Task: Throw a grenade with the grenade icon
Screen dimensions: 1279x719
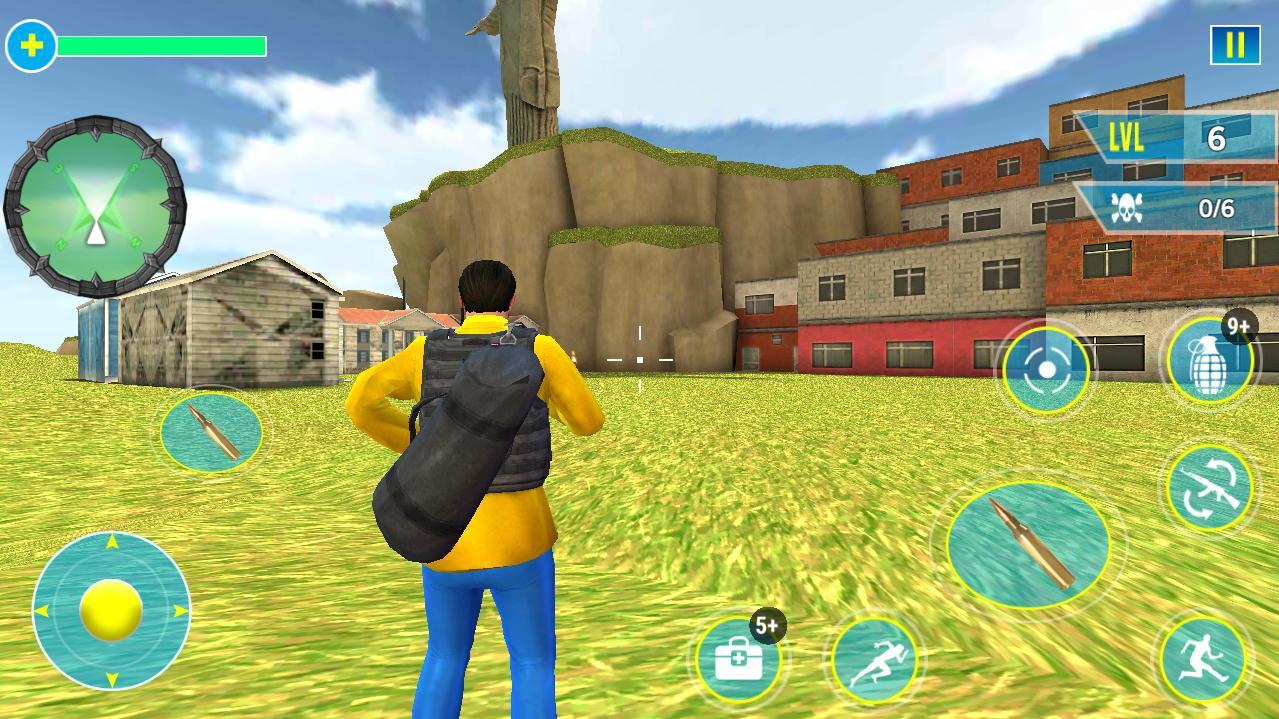Action: (x=1210, y=362)
